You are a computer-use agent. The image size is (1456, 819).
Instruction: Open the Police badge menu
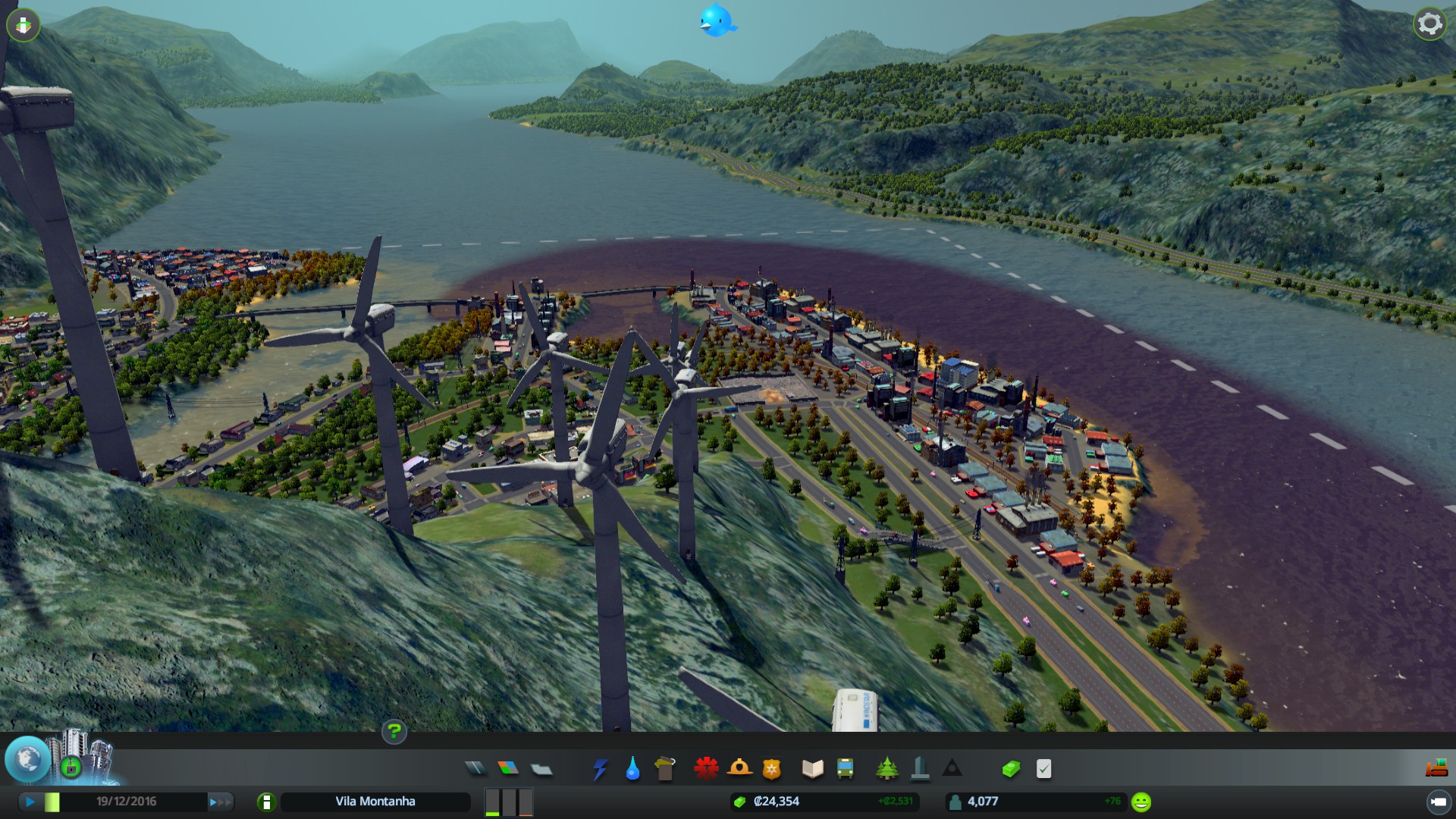tap(771, 769)
